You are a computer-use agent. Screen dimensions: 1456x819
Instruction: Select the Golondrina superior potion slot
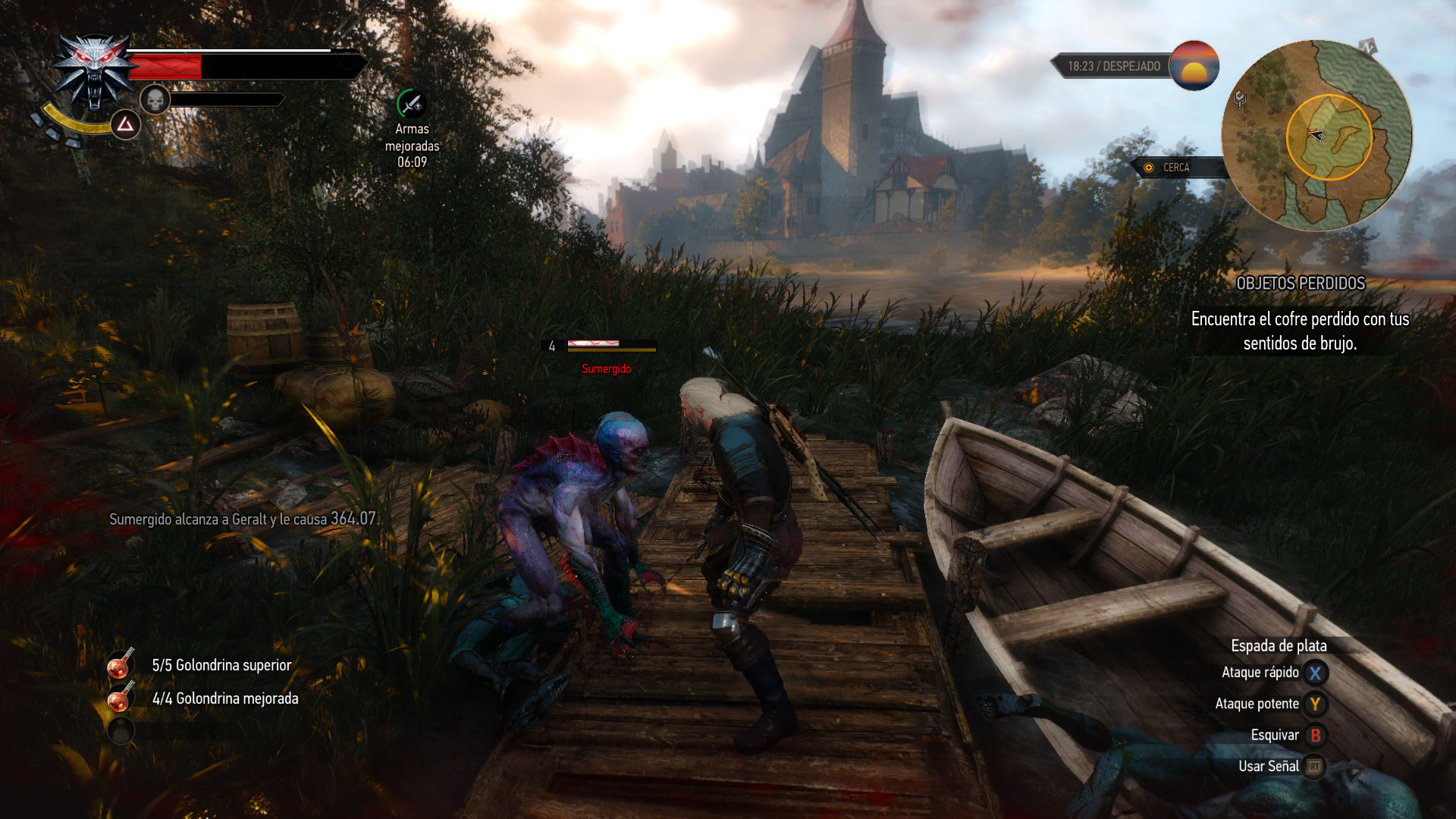tap(121, 664)
